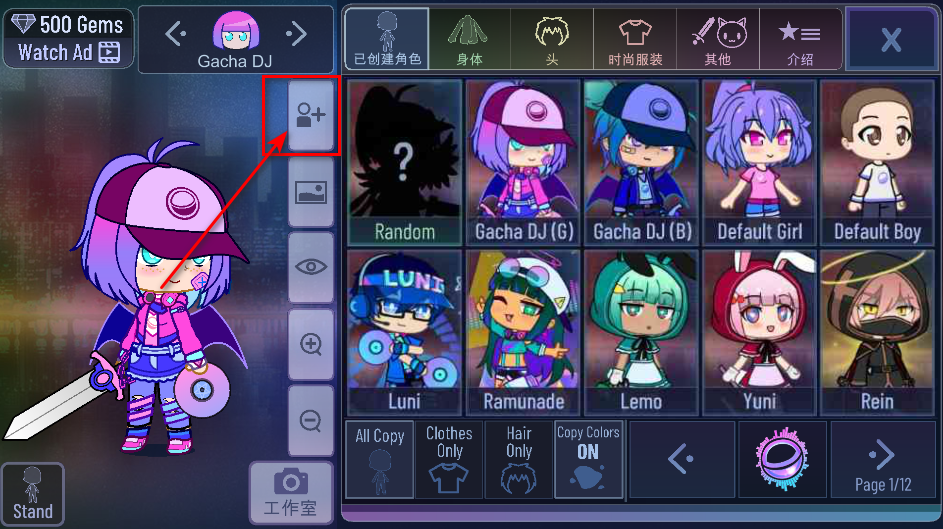
Task: Switch to the 身体 body tab
Action: click(x=469, y=40)
